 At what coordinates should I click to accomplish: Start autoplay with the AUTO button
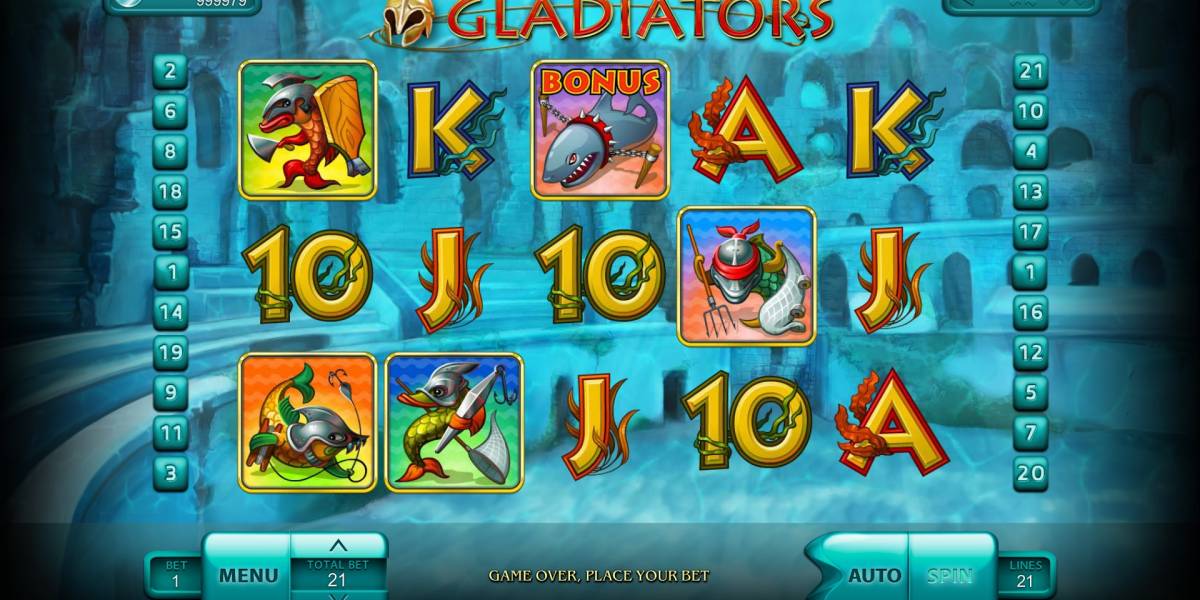click(872, 576)
